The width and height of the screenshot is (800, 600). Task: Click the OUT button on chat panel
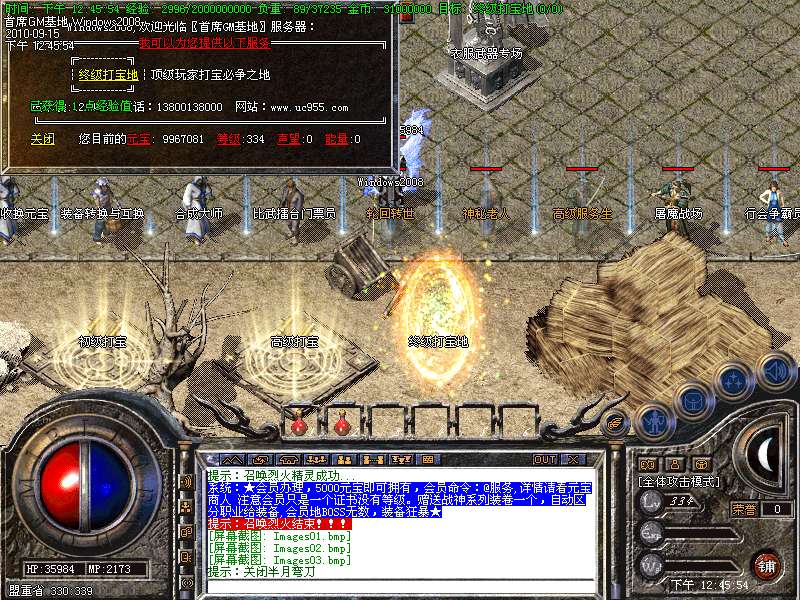point(545,459)
